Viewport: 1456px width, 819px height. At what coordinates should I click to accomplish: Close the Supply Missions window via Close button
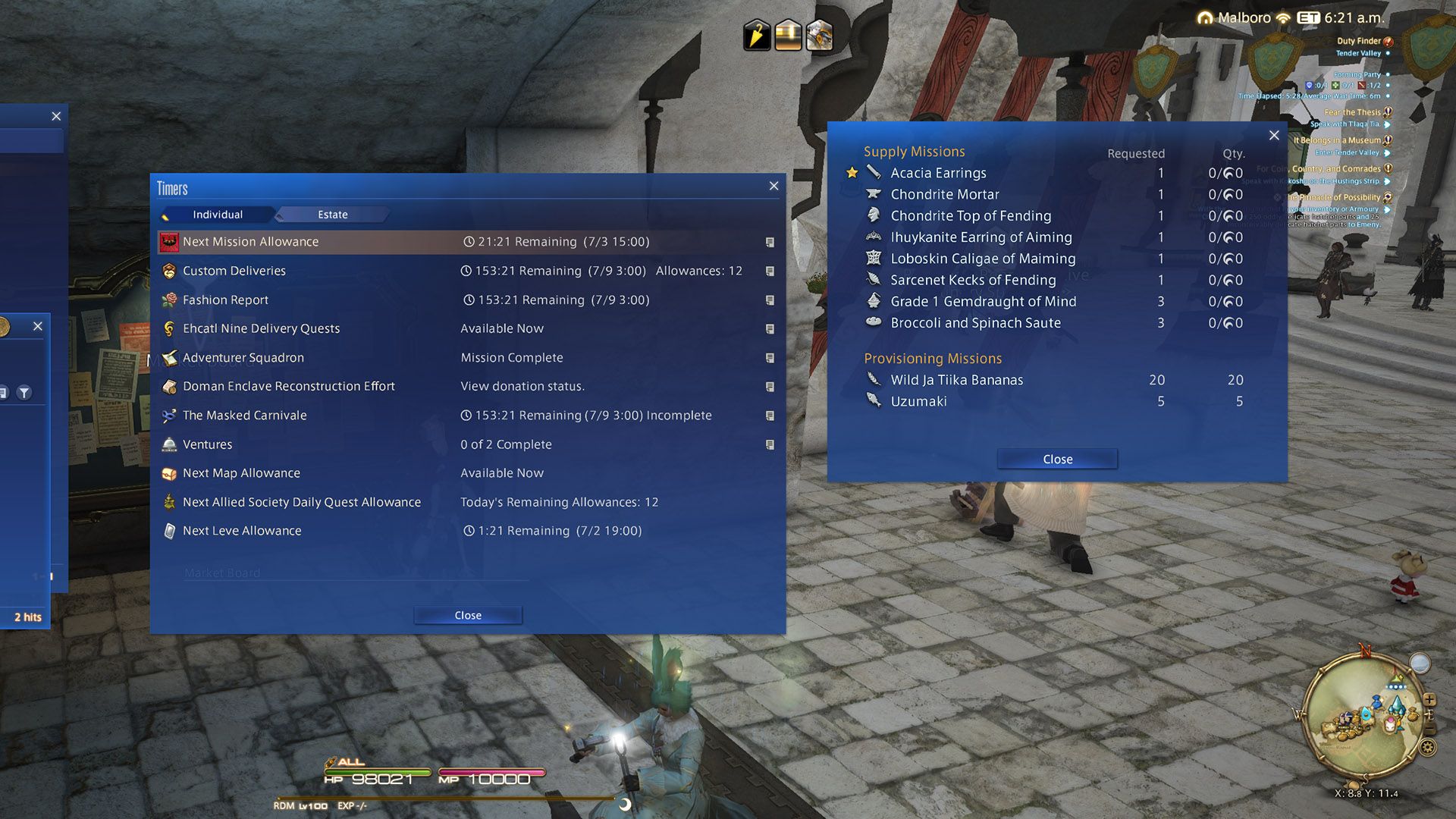coord(1056,459)
